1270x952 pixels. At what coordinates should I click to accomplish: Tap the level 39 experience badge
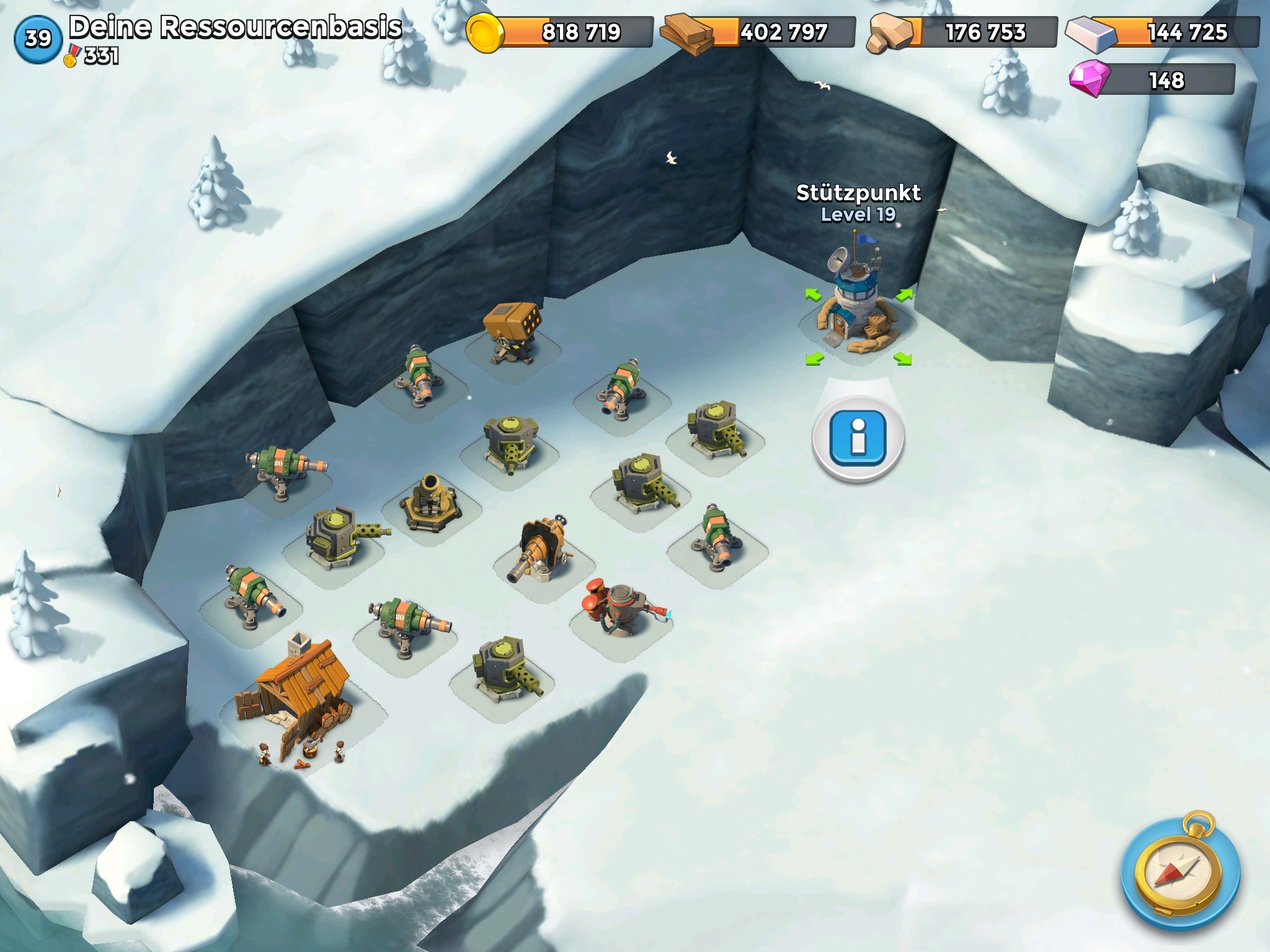38,39
